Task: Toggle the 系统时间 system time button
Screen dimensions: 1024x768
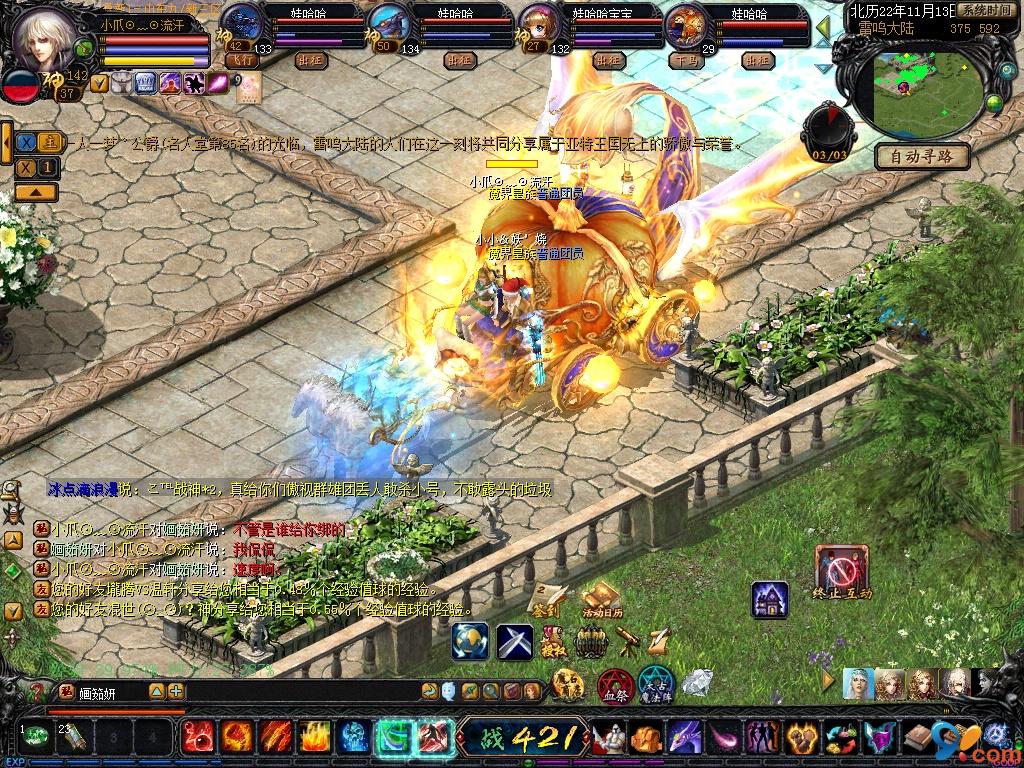Action: pos(985,10)
